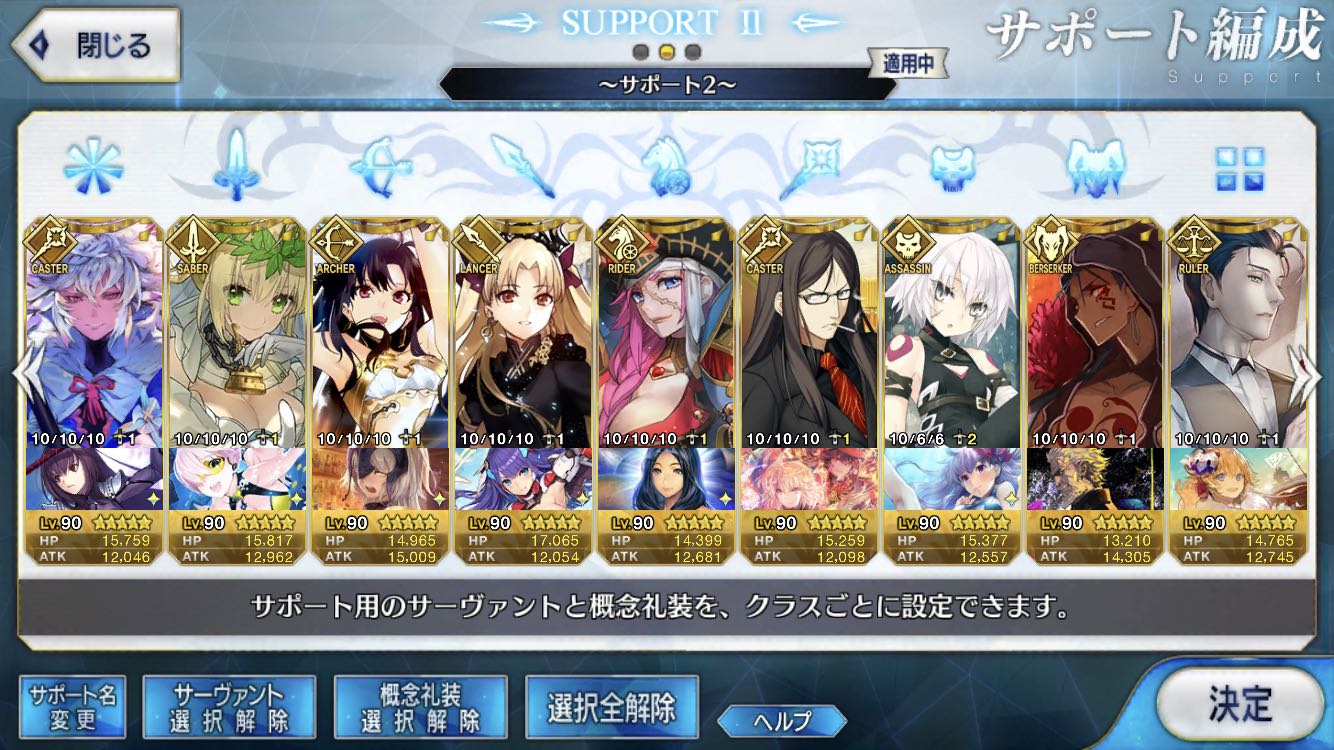The height and width of the screenshot is (750, 1334).
Task: Click 概念礼装 選択解除 button
Action: click(x=420, y=707)
